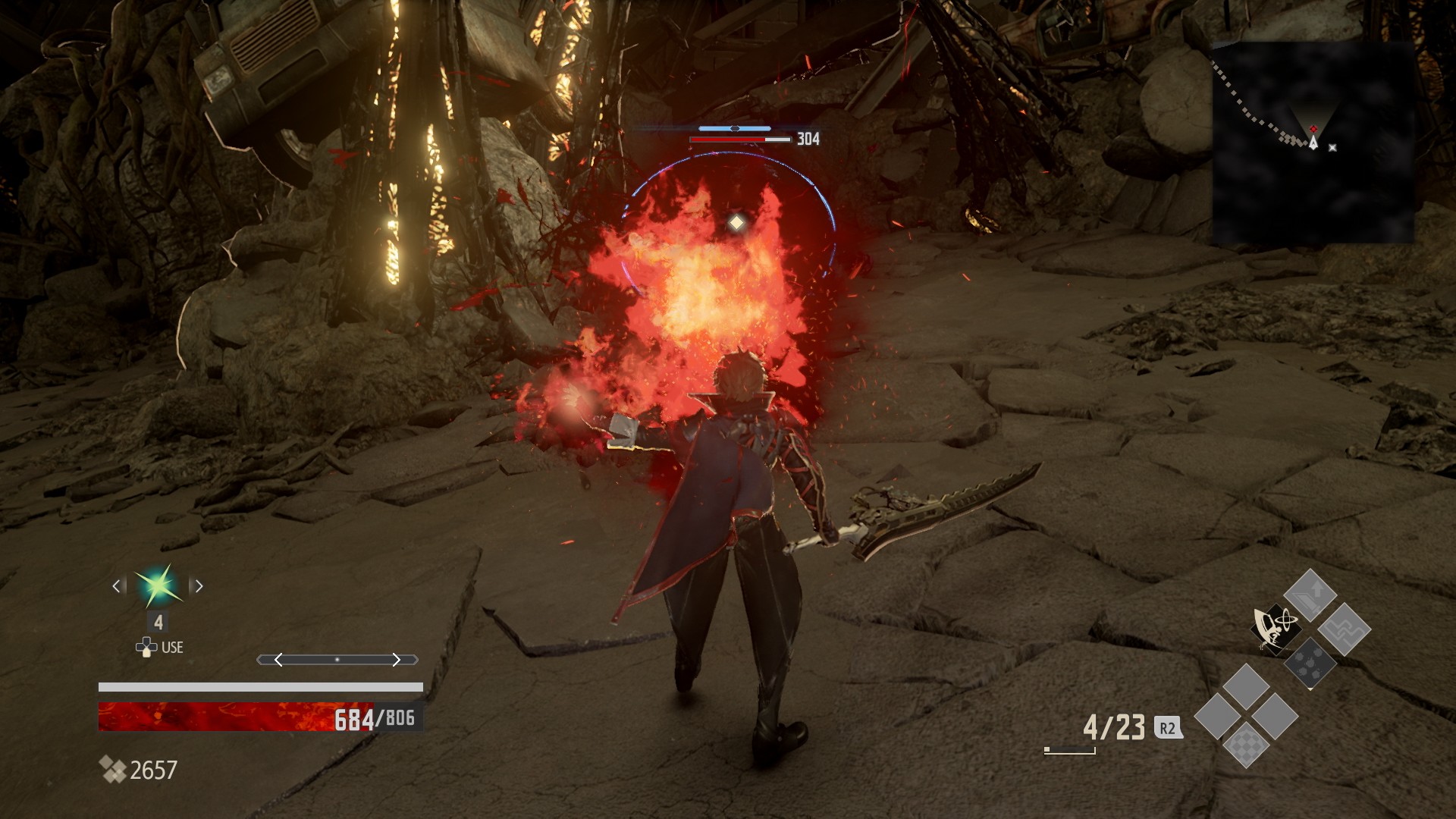Click the Haze currency icon beside 2657
The height and width of the screenshot is (819, 1456).
pos(112,767)
